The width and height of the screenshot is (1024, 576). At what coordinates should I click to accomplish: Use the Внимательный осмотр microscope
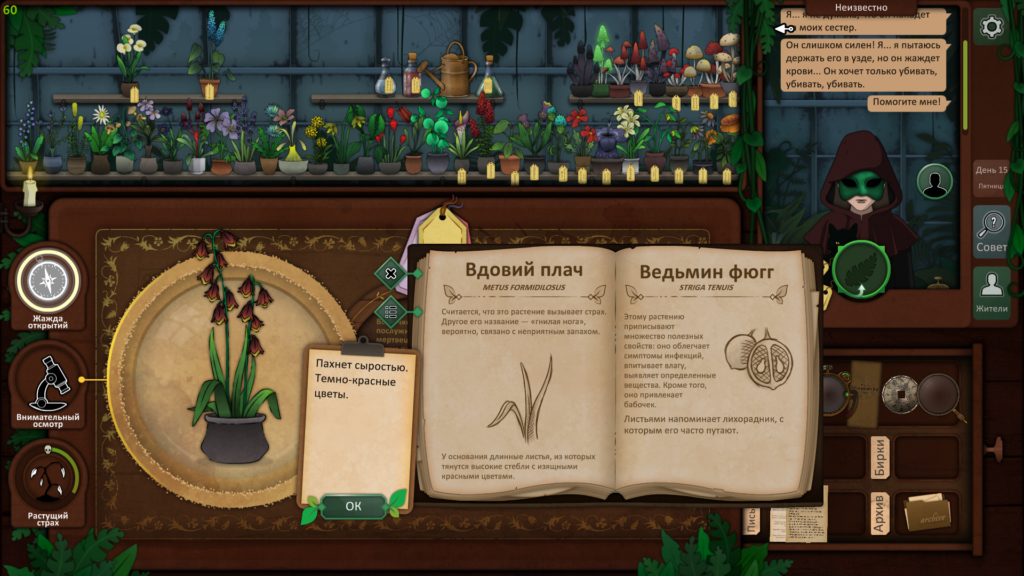pos(47,383)
